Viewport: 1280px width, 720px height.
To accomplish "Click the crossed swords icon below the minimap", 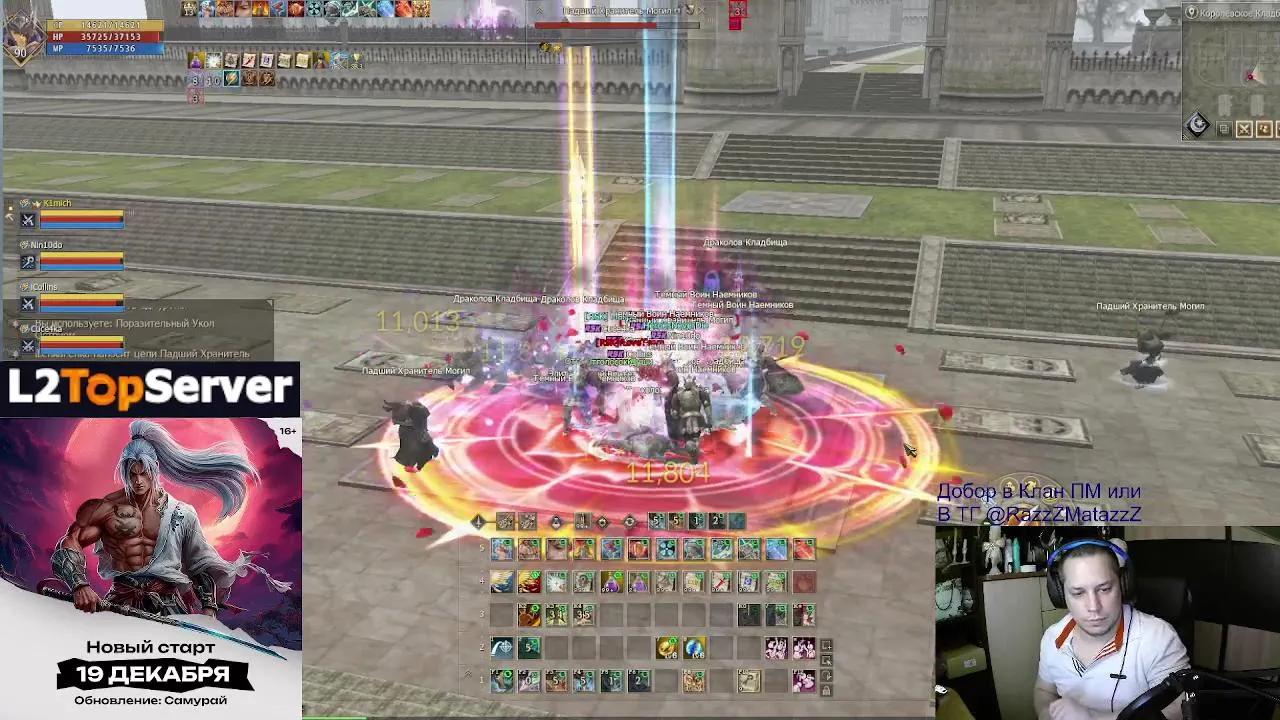I will (1244, 128).
